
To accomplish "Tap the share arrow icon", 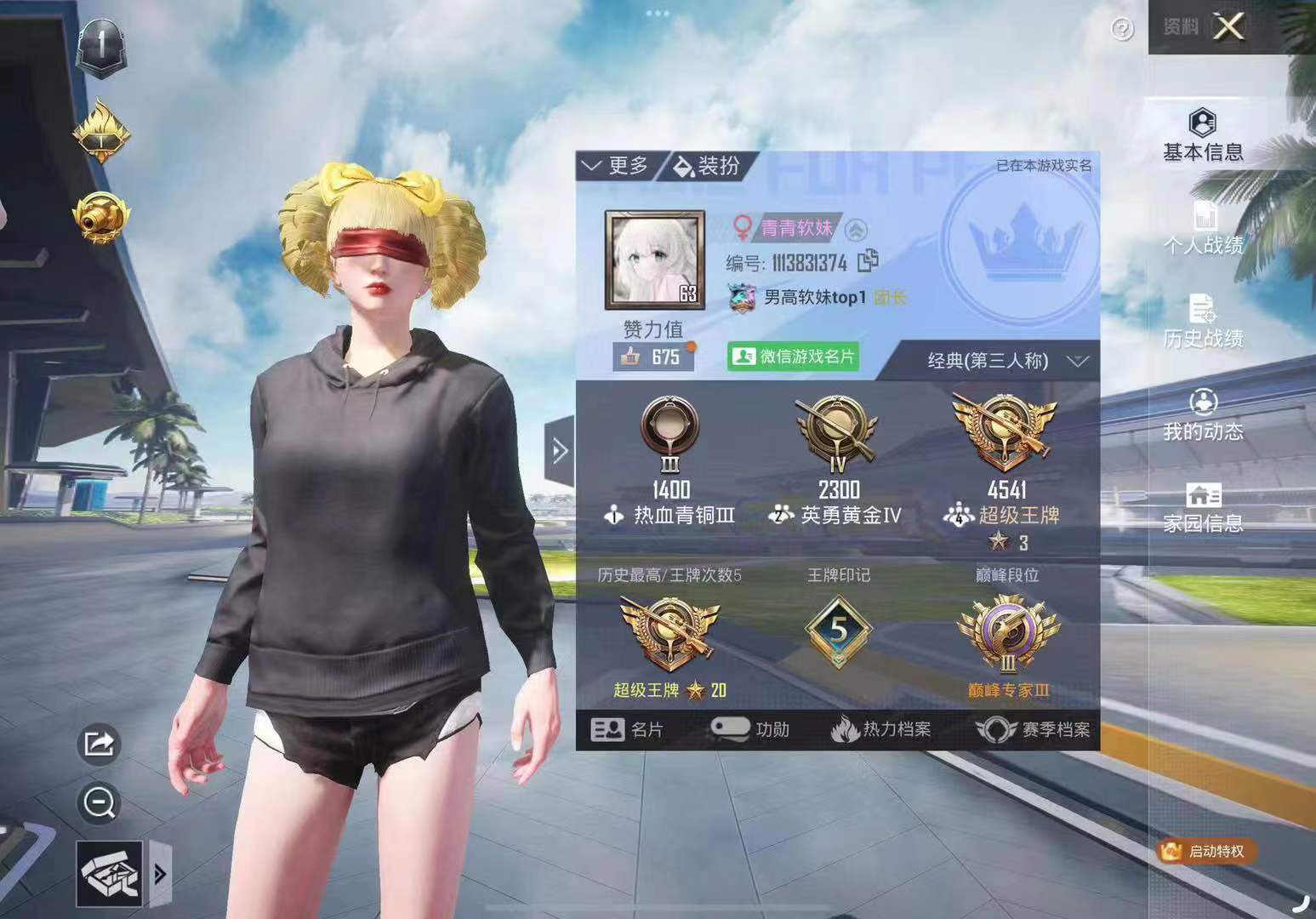I will [x=100, y=744].
